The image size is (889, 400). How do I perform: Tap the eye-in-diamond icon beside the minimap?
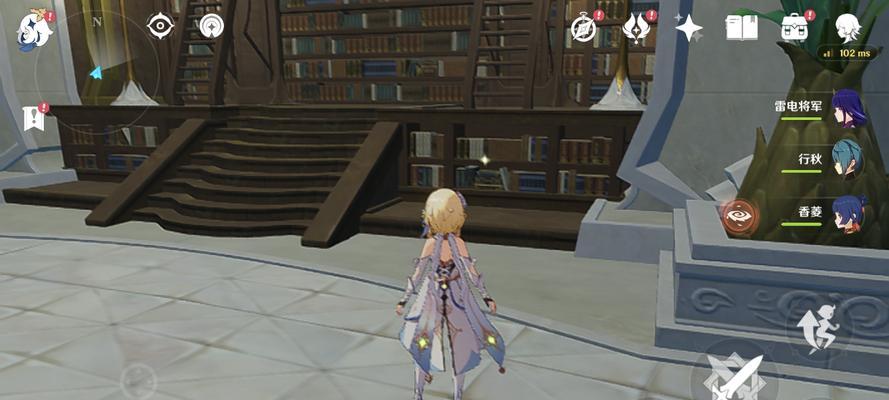[x=160, y=26]
